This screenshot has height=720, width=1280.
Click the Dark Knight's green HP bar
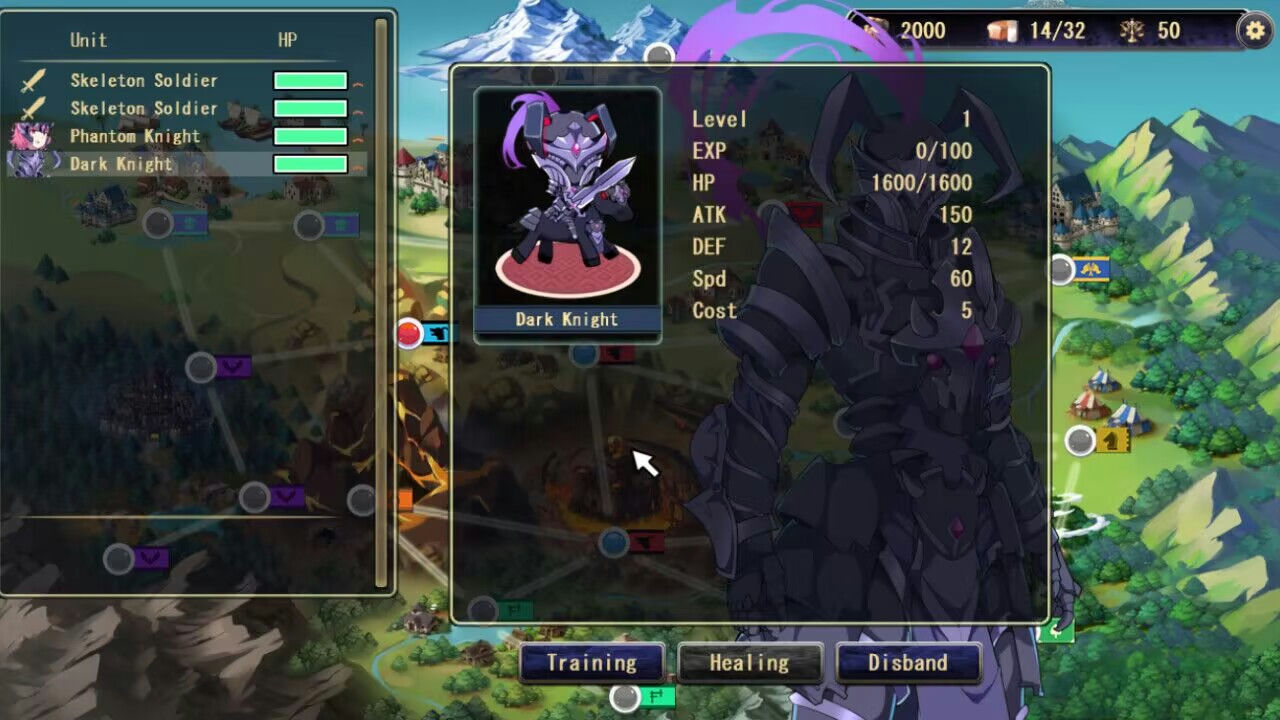point(312,163)
